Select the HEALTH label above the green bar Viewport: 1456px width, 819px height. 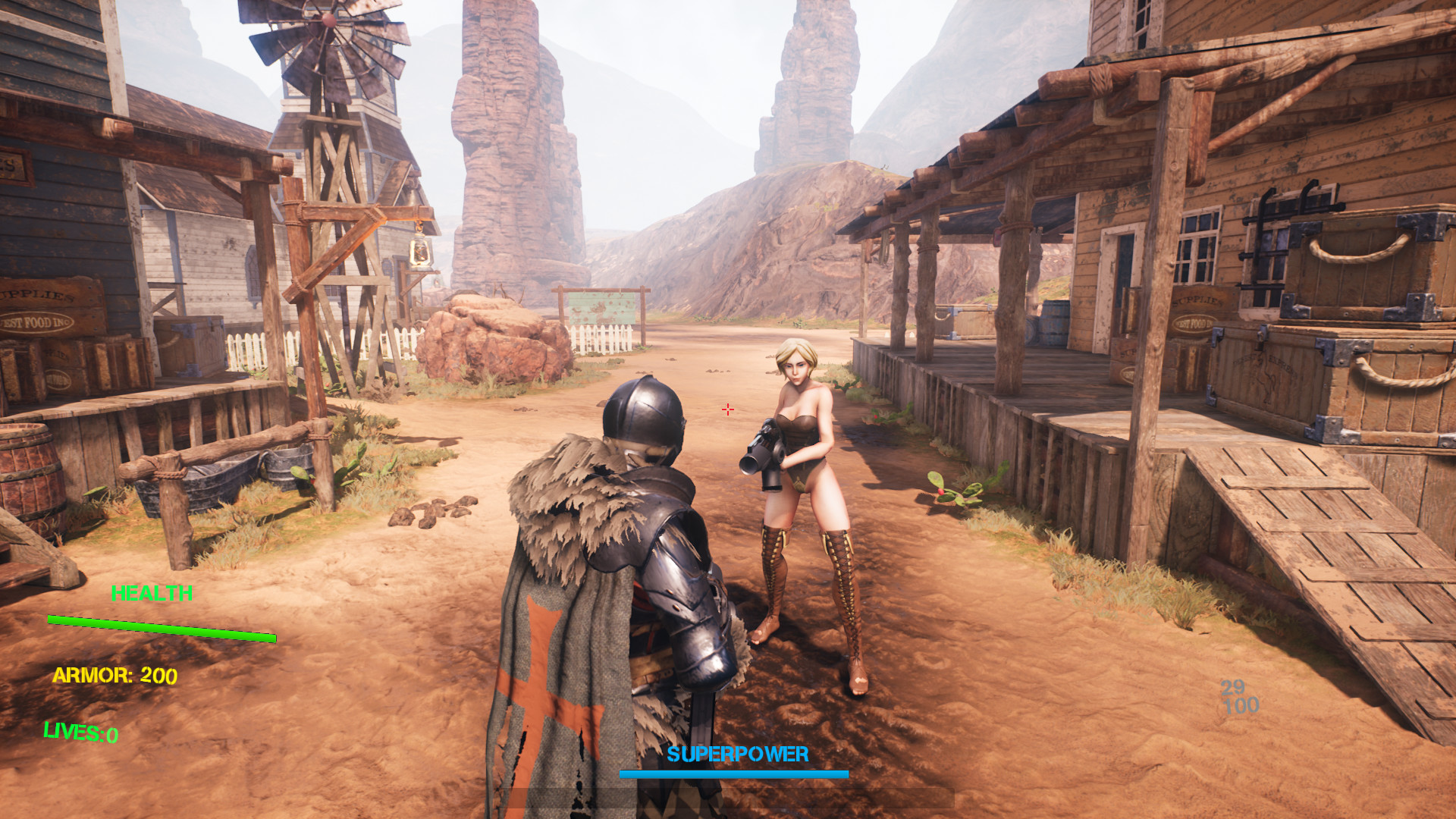[x=152, y=593]
